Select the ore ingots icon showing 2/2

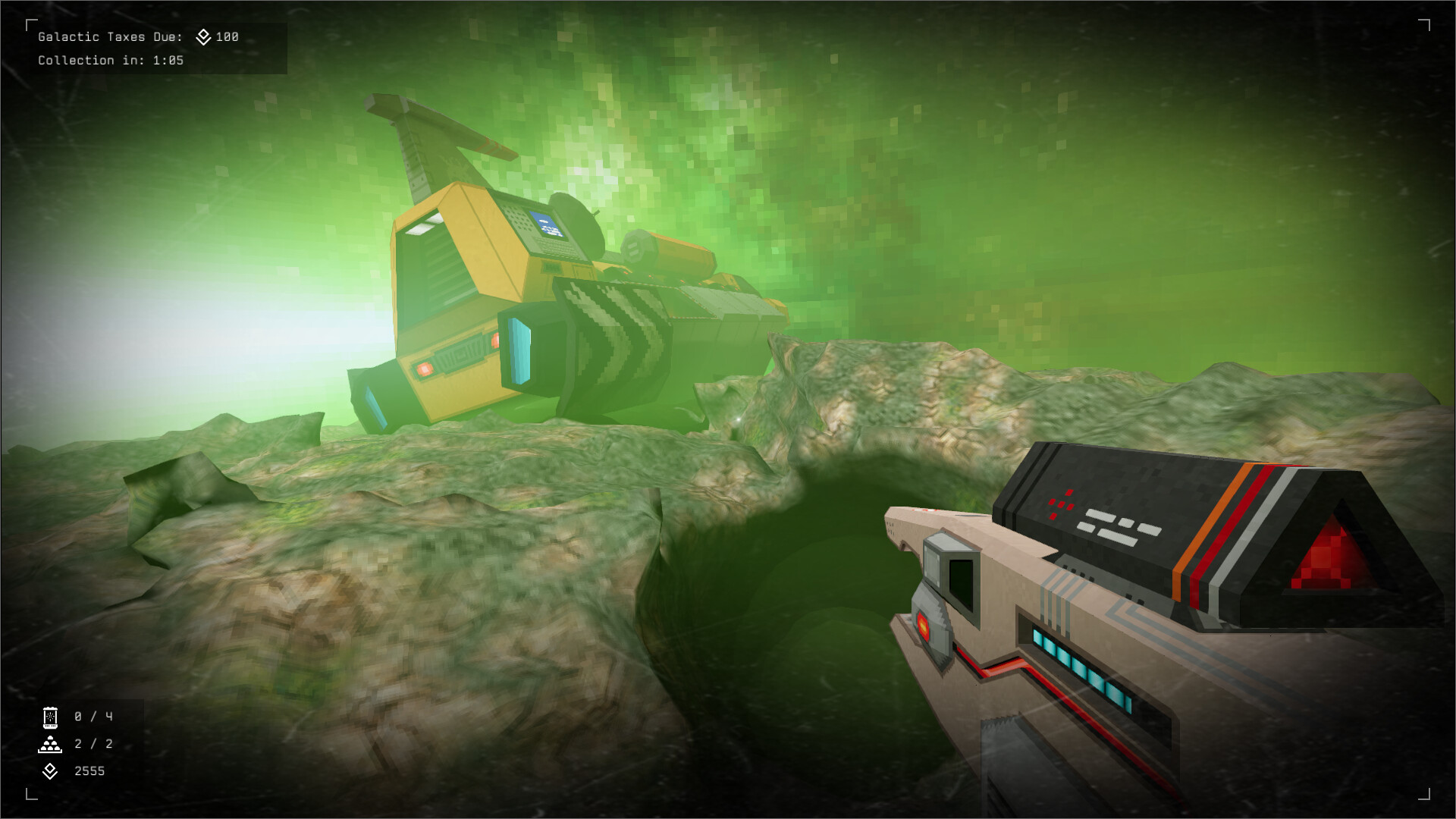[49, 744]
